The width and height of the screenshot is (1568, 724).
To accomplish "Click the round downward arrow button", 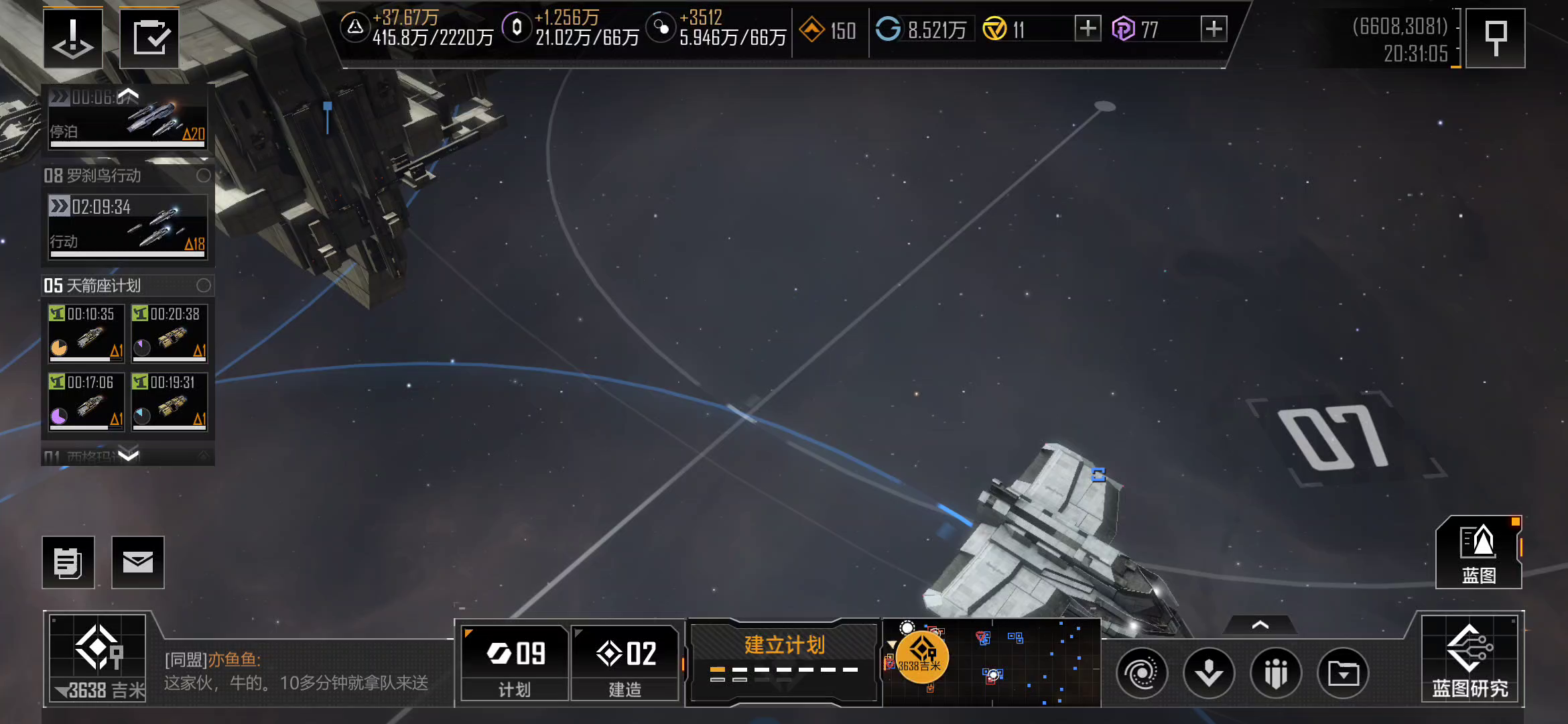I will pos(1209,672).
